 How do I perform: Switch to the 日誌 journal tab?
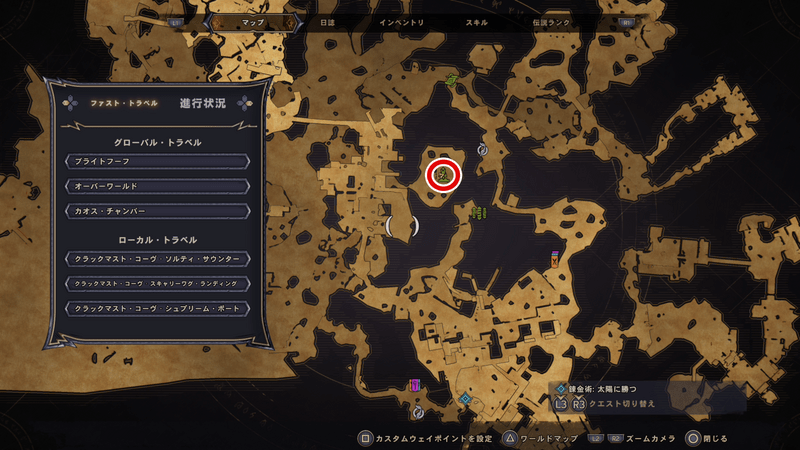[325, 22]
